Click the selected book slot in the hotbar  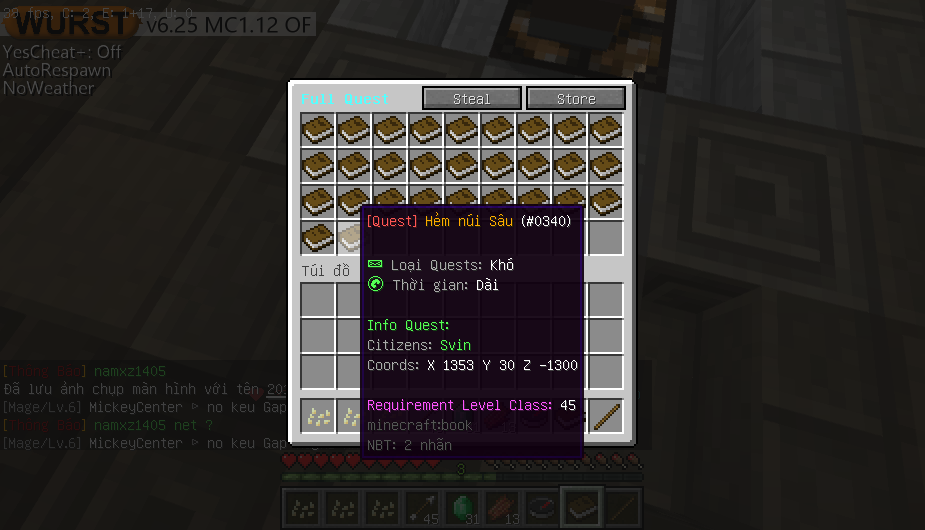tap(582, 508)
